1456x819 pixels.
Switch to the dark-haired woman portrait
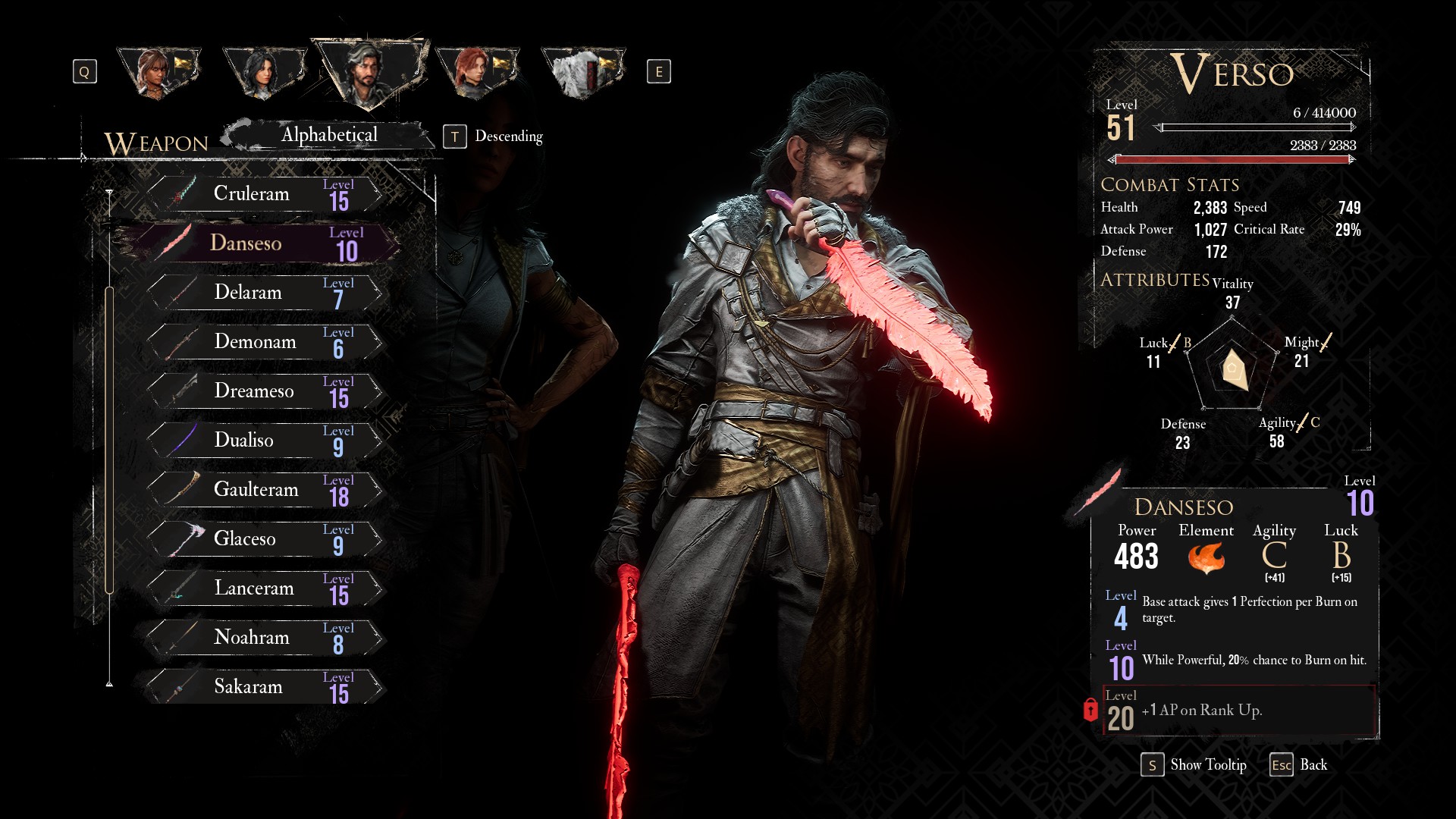point(263,73)
